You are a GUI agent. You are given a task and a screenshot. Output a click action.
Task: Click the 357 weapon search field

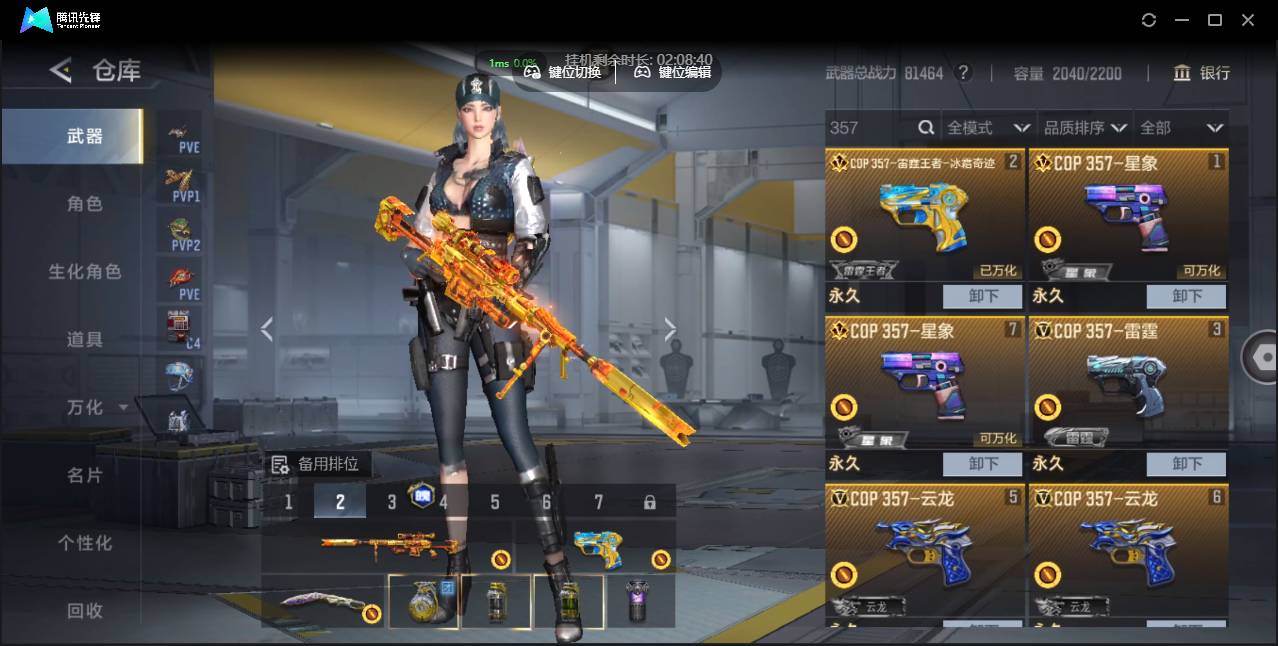pyautogui.click(x=870, y=128)
